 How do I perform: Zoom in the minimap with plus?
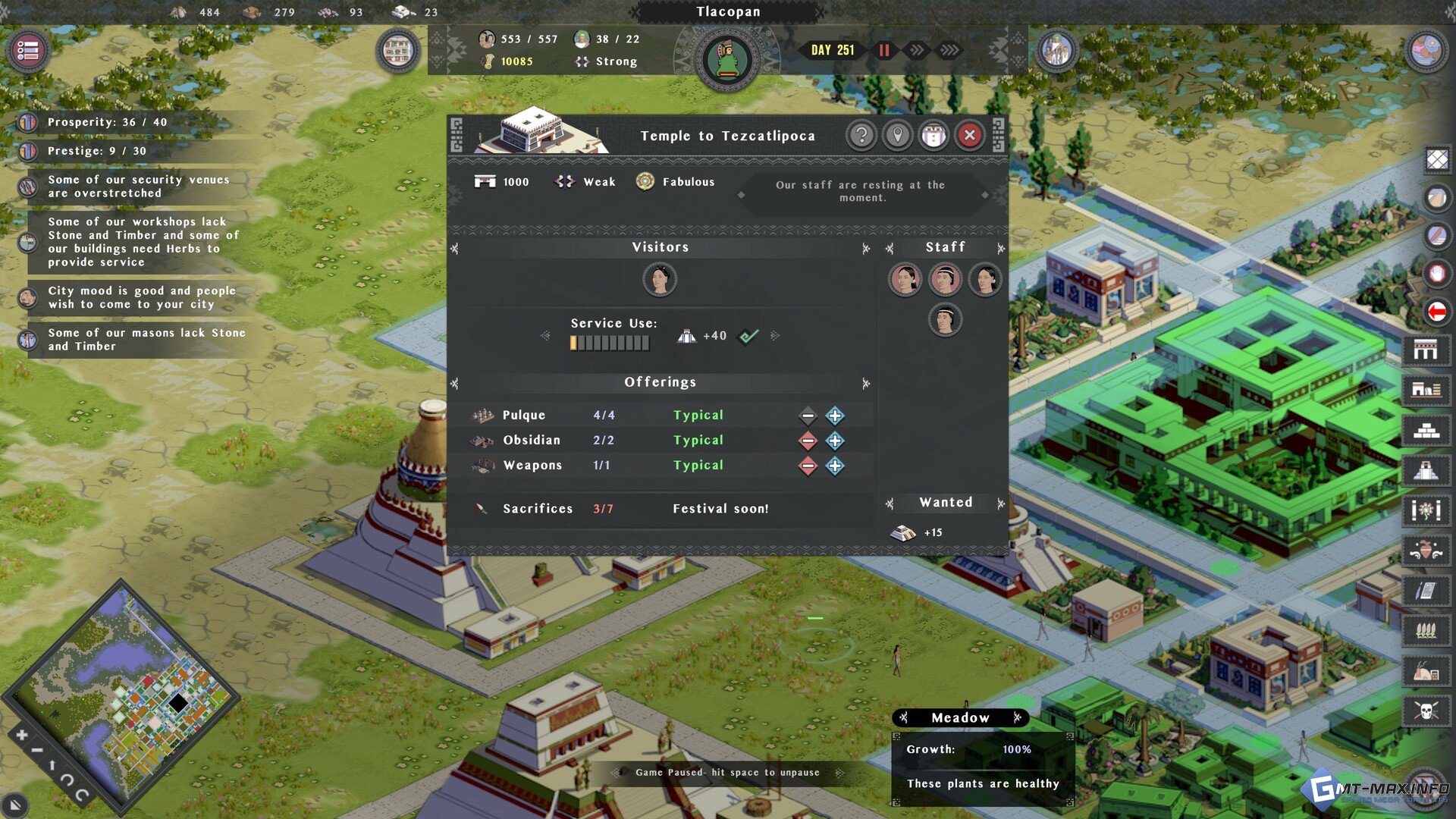point(21,735)
